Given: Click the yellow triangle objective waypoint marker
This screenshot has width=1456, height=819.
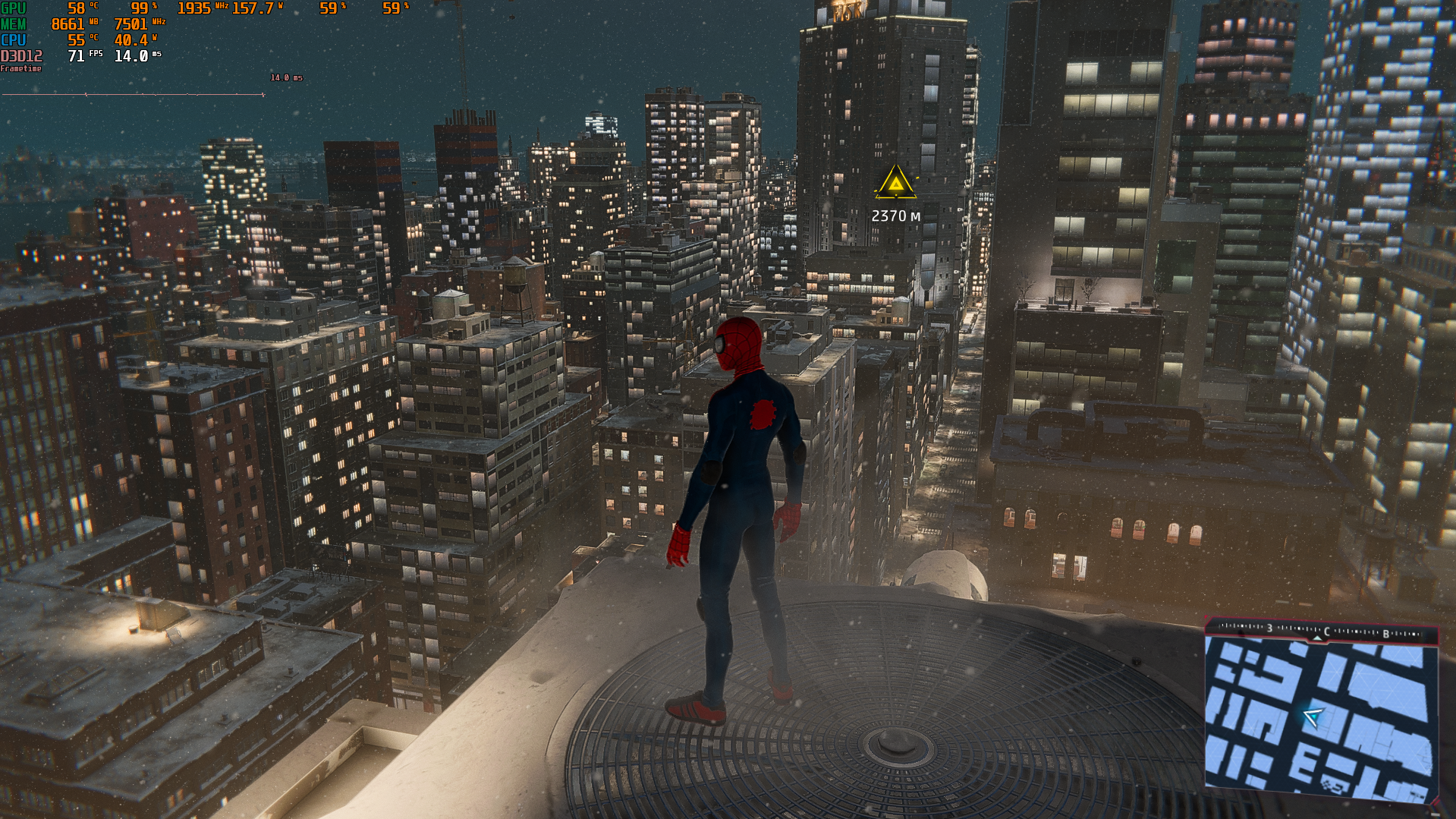Looking at the screenshot, I should coord(895,184).
